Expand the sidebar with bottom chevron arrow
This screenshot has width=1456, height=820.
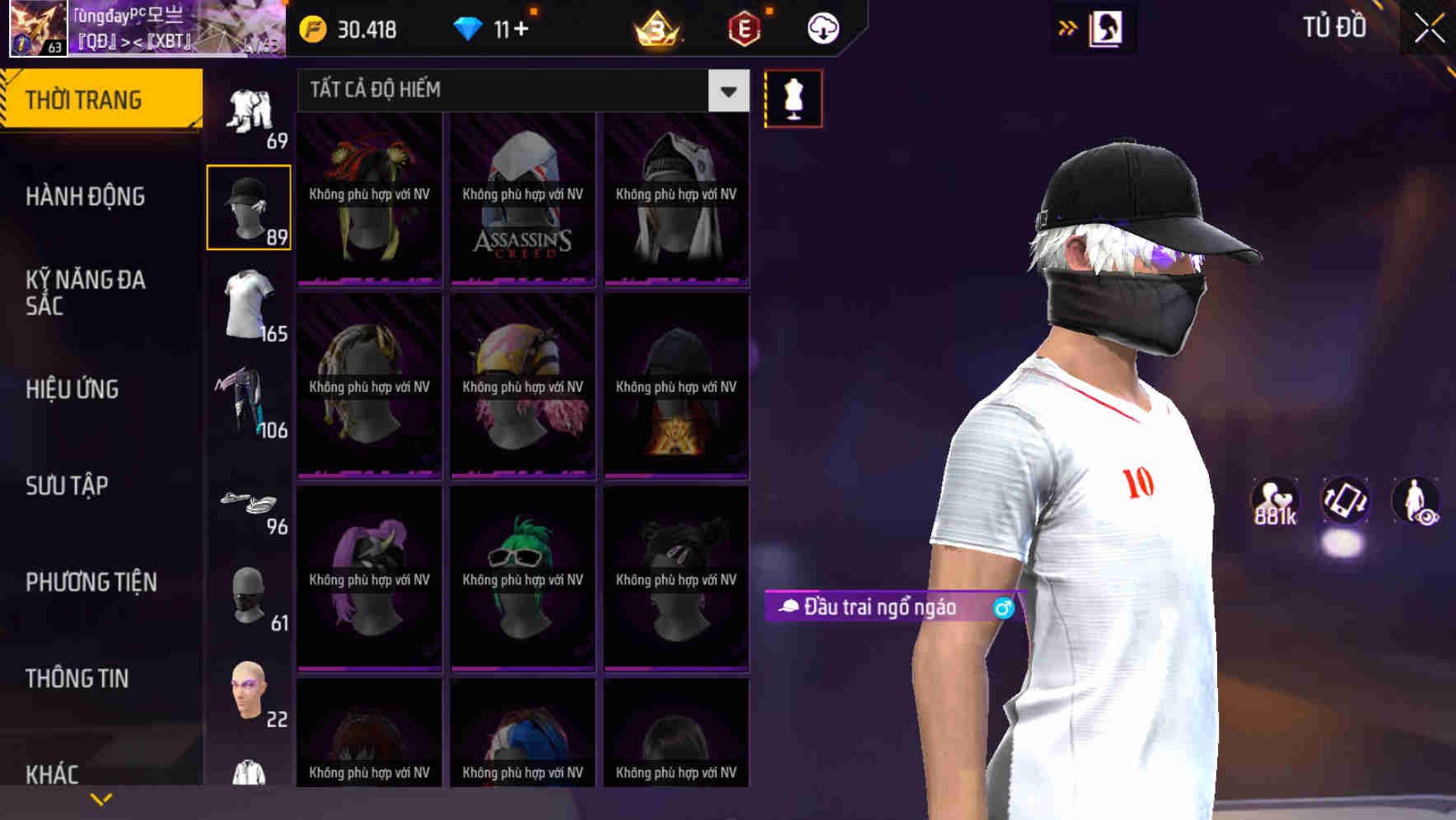(100, 798)
